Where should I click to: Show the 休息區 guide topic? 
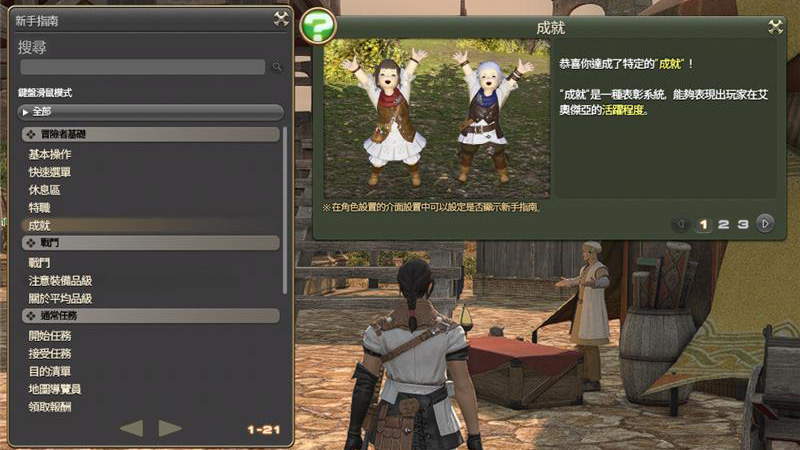[x=44, y=190]
